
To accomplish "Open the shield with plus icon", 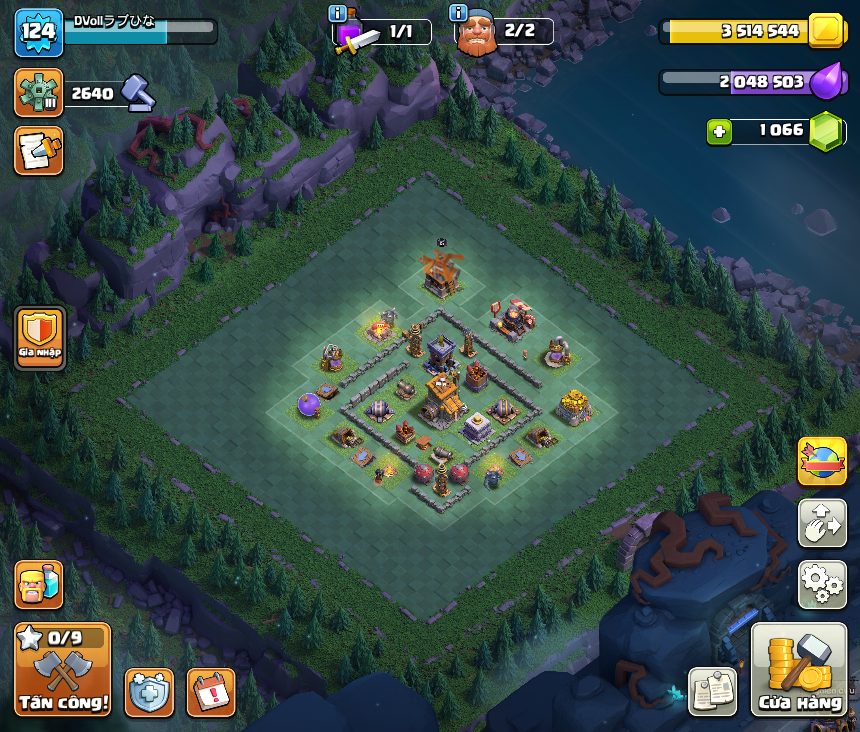I will pyautogui.click(x=149, y=692).
